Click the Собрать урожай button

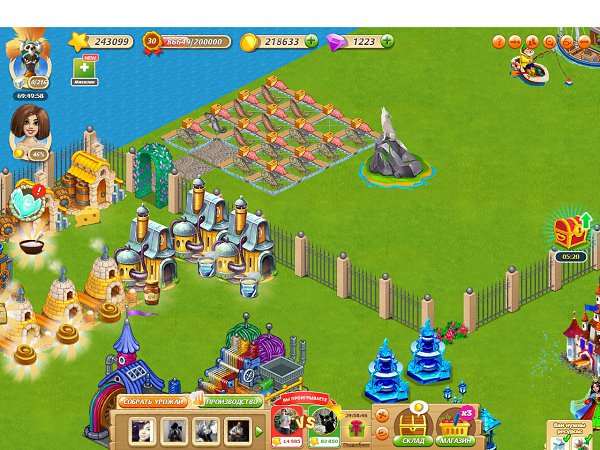pyautogui.click(x=153, y=401)
